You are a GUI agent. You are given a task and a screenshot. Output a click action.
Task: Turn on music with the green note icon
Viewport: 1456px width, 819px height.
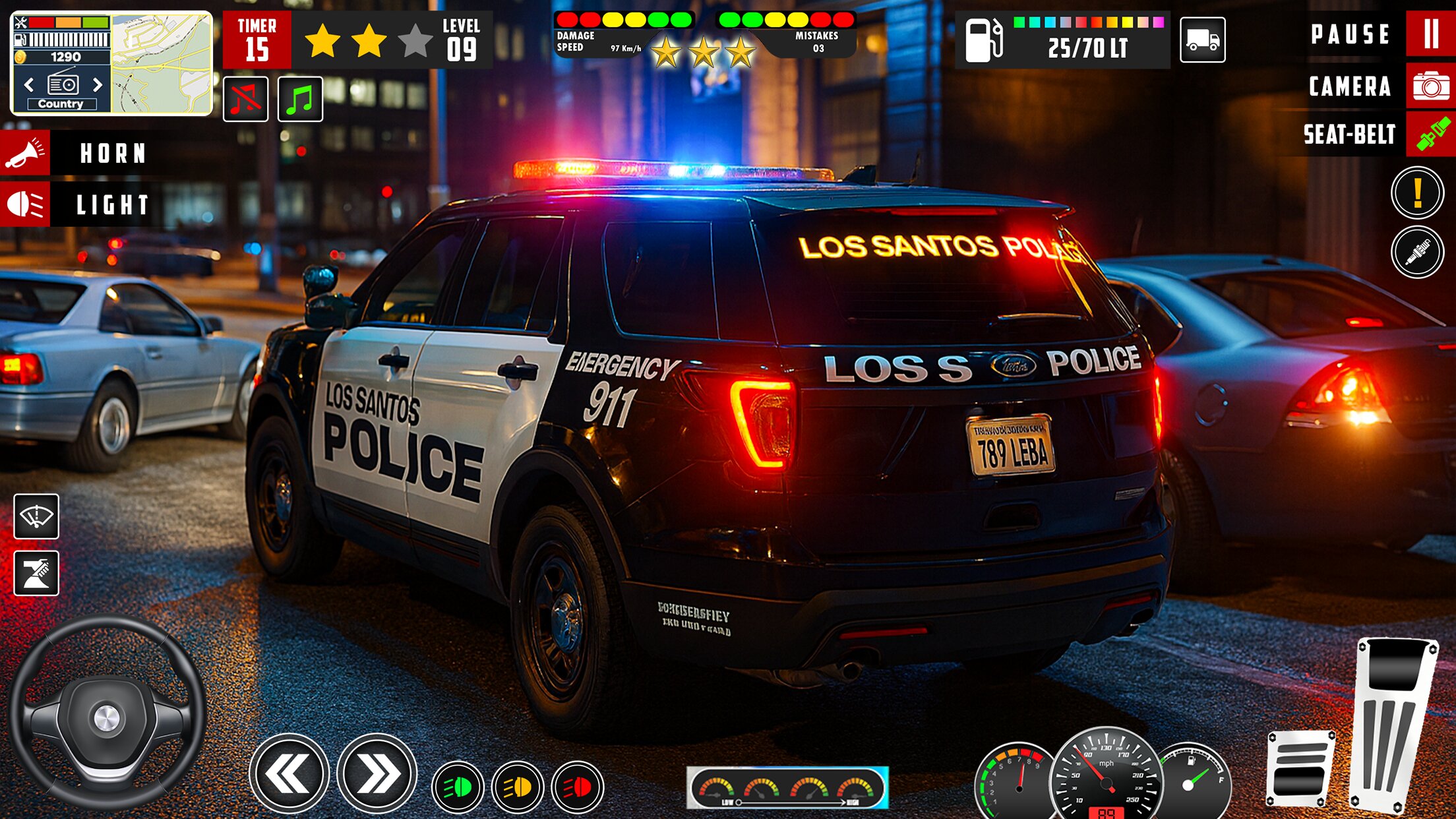[300, 100]
